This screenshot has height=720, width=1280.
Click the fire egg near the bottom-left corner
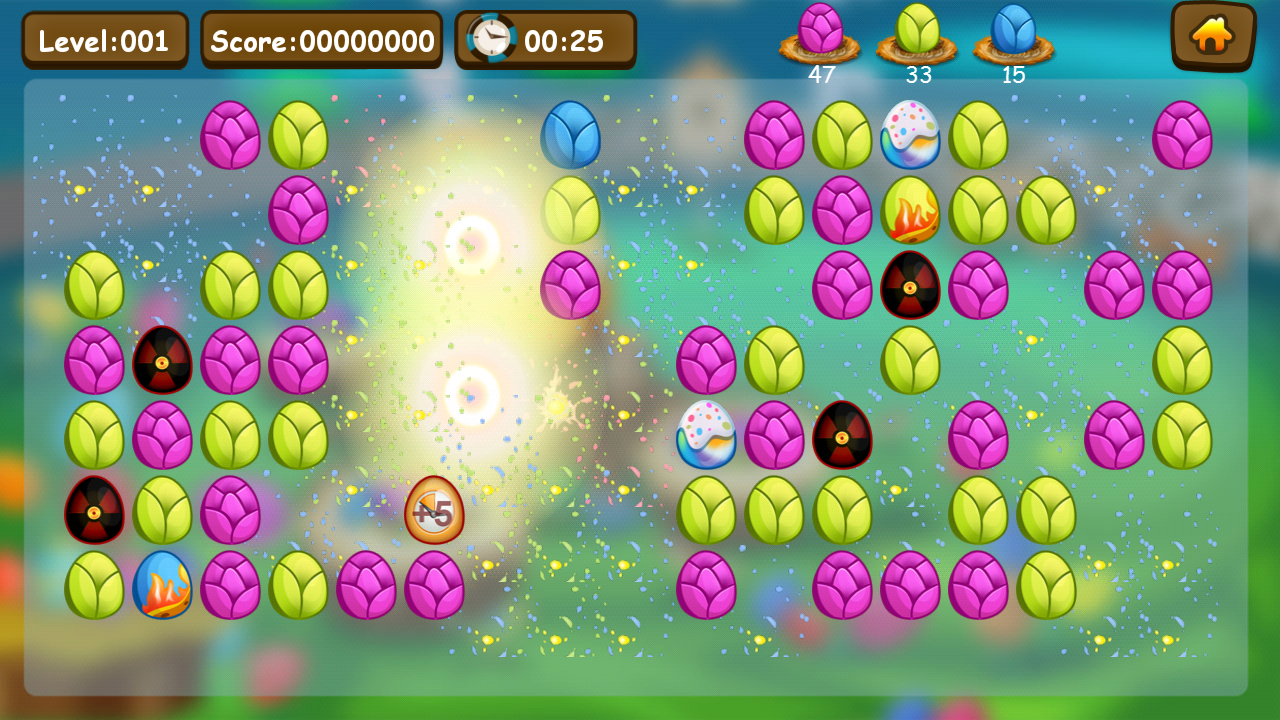click(163, 586)
